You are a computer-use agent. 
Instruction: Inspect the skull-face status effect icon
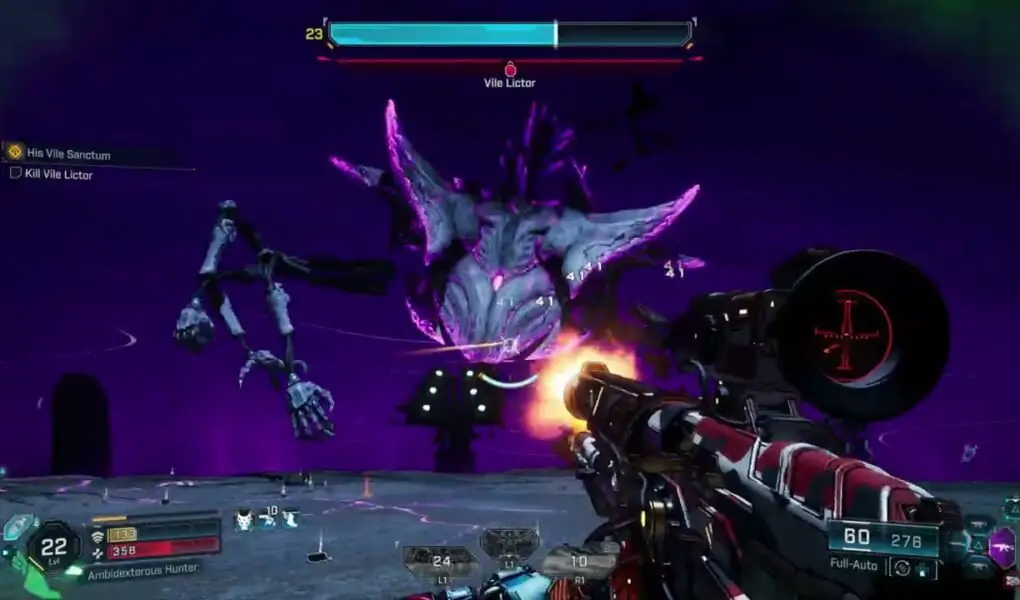click(243, 519)
